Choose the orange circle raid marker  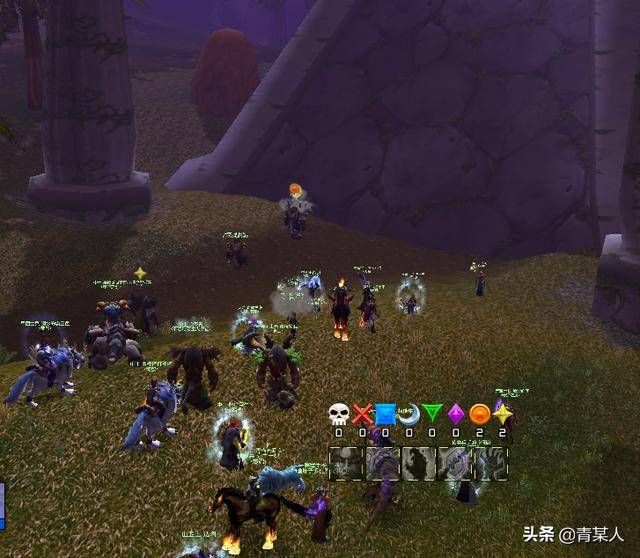click(x=479, y=414)
